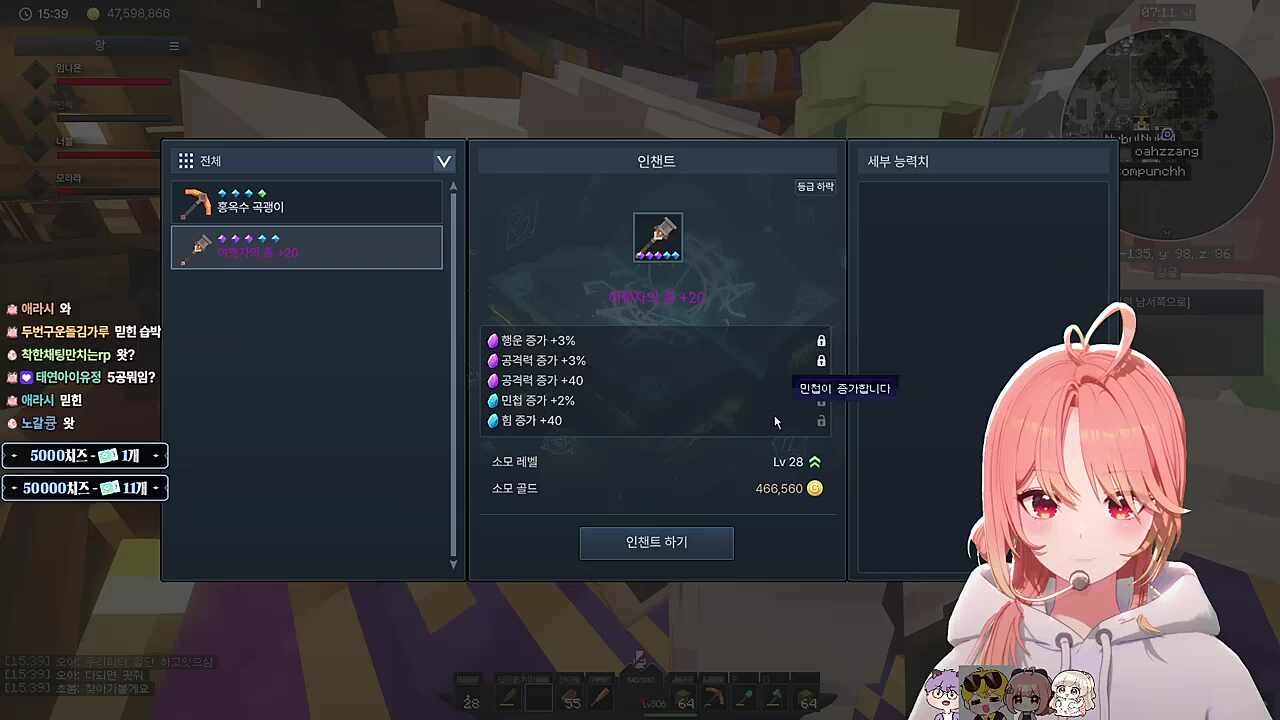Screen dimensions: 1280x720
Task: Lock the 공격력 증가 +3% stat line
Action: pyautogui.click(x=821, y=360)
